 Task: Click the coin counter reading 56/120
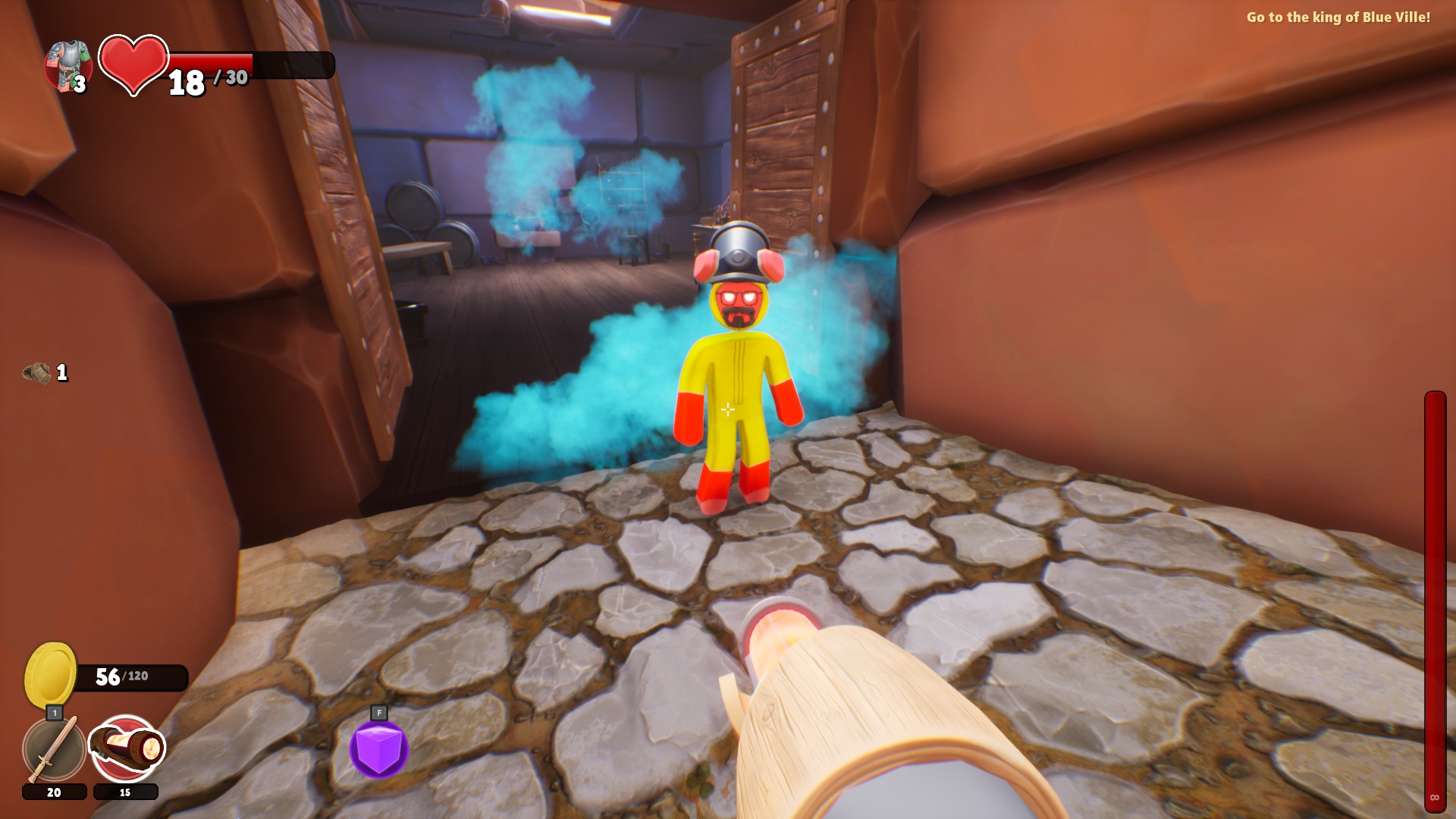click(122, 675)
